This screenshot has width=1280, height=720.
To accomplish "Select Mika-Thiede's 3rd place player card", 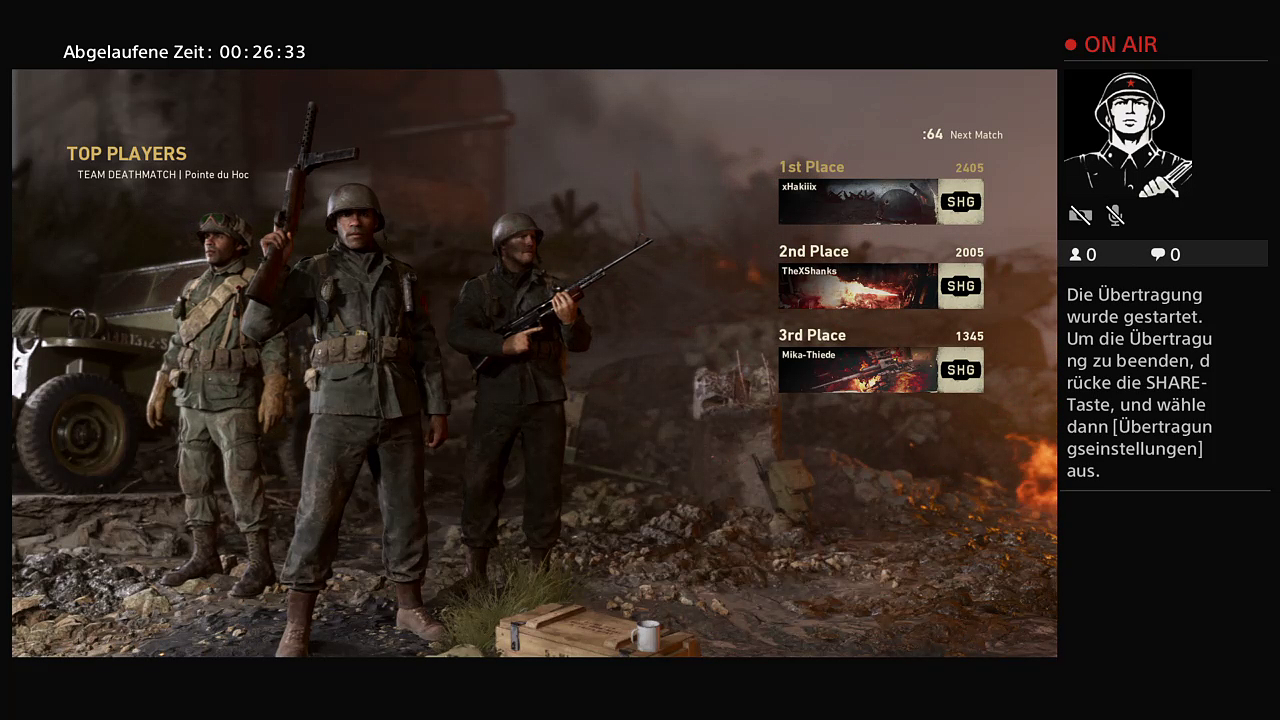I will (x=880, y=370).
